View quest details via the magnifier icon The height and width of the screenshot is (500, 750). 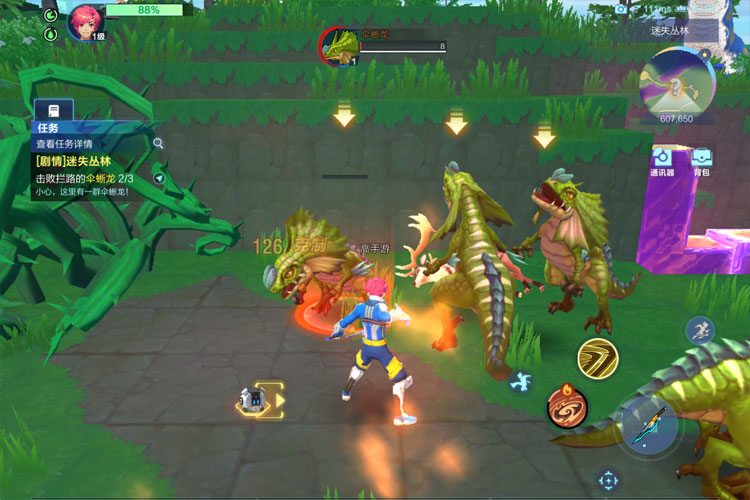[x=158, y=143]
